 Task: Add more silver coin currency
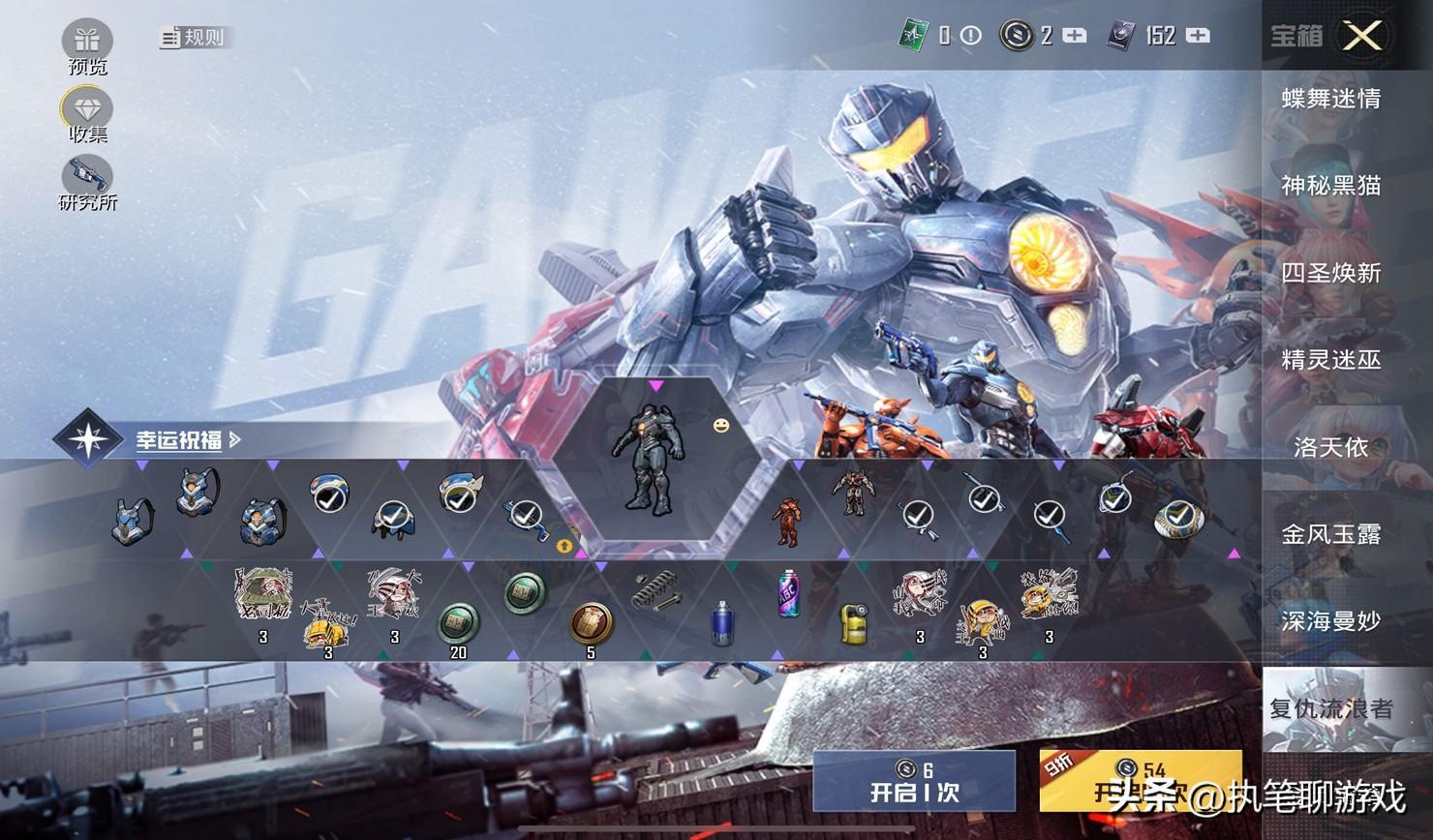click(x=1075, y=36)
